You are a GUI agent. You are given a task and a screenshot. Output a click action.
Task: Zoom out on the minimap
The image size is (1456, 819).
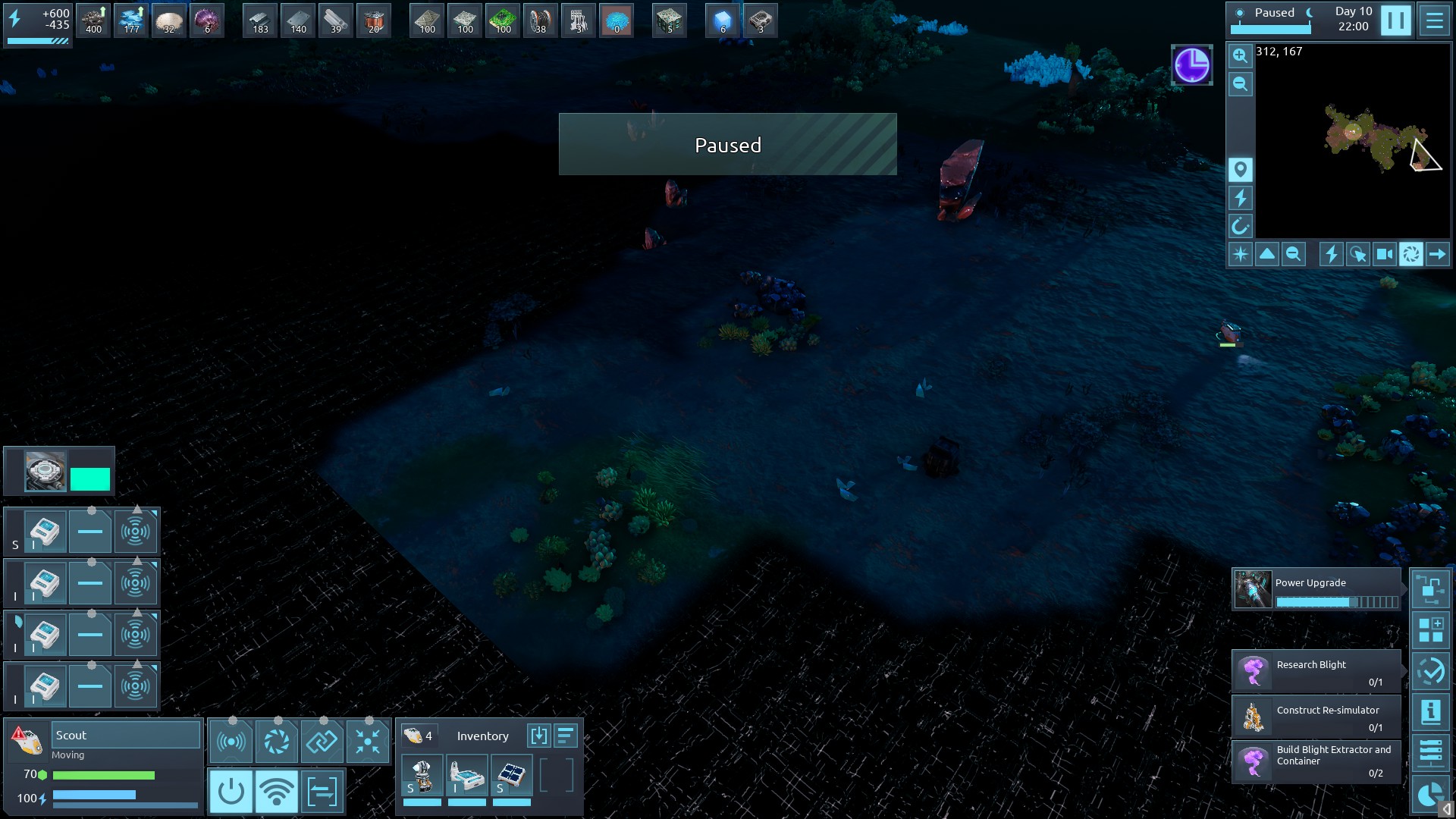point(1240,84)
